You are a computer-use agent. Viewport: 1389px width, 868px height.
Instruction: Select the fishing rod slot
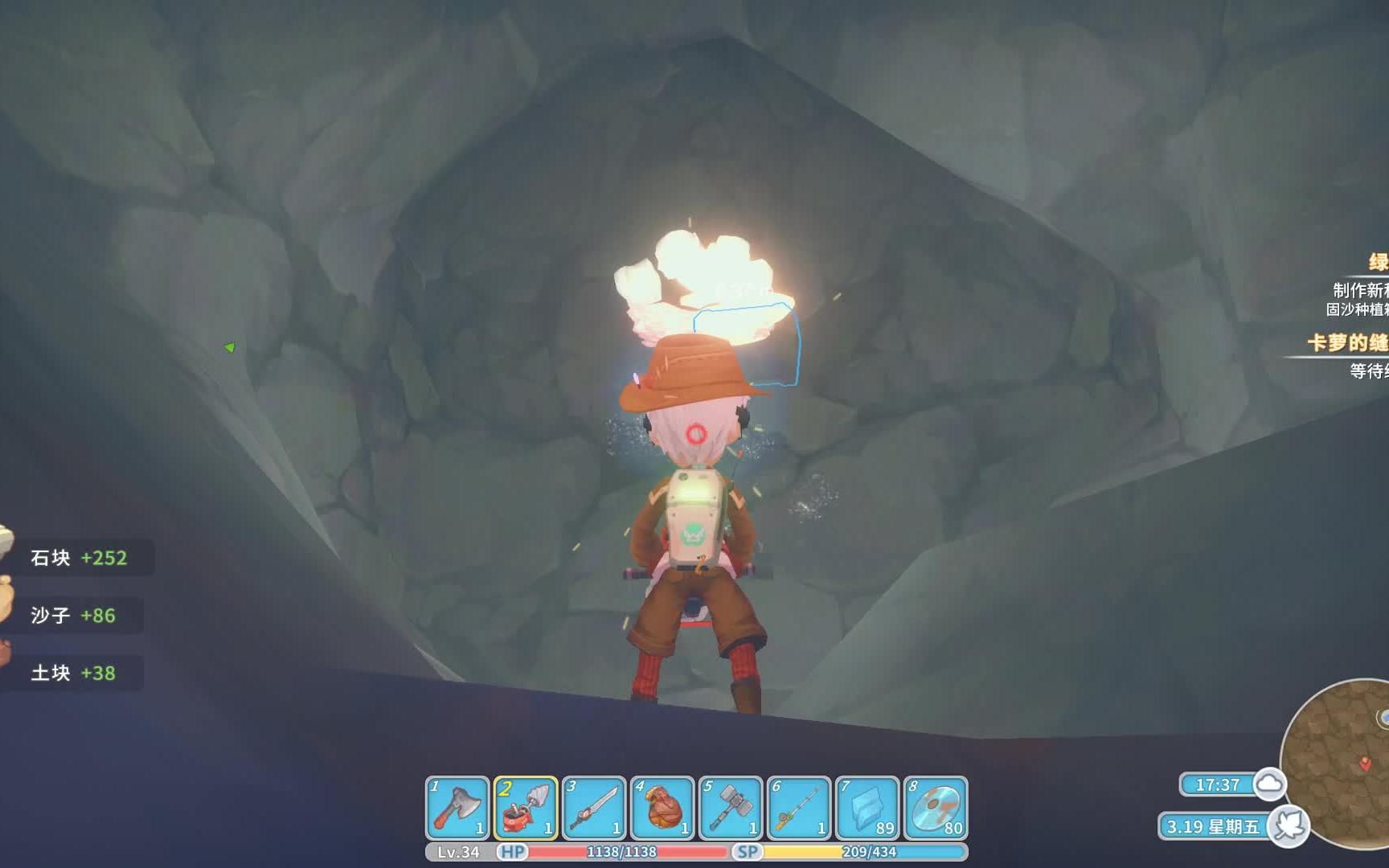[799, 808]
